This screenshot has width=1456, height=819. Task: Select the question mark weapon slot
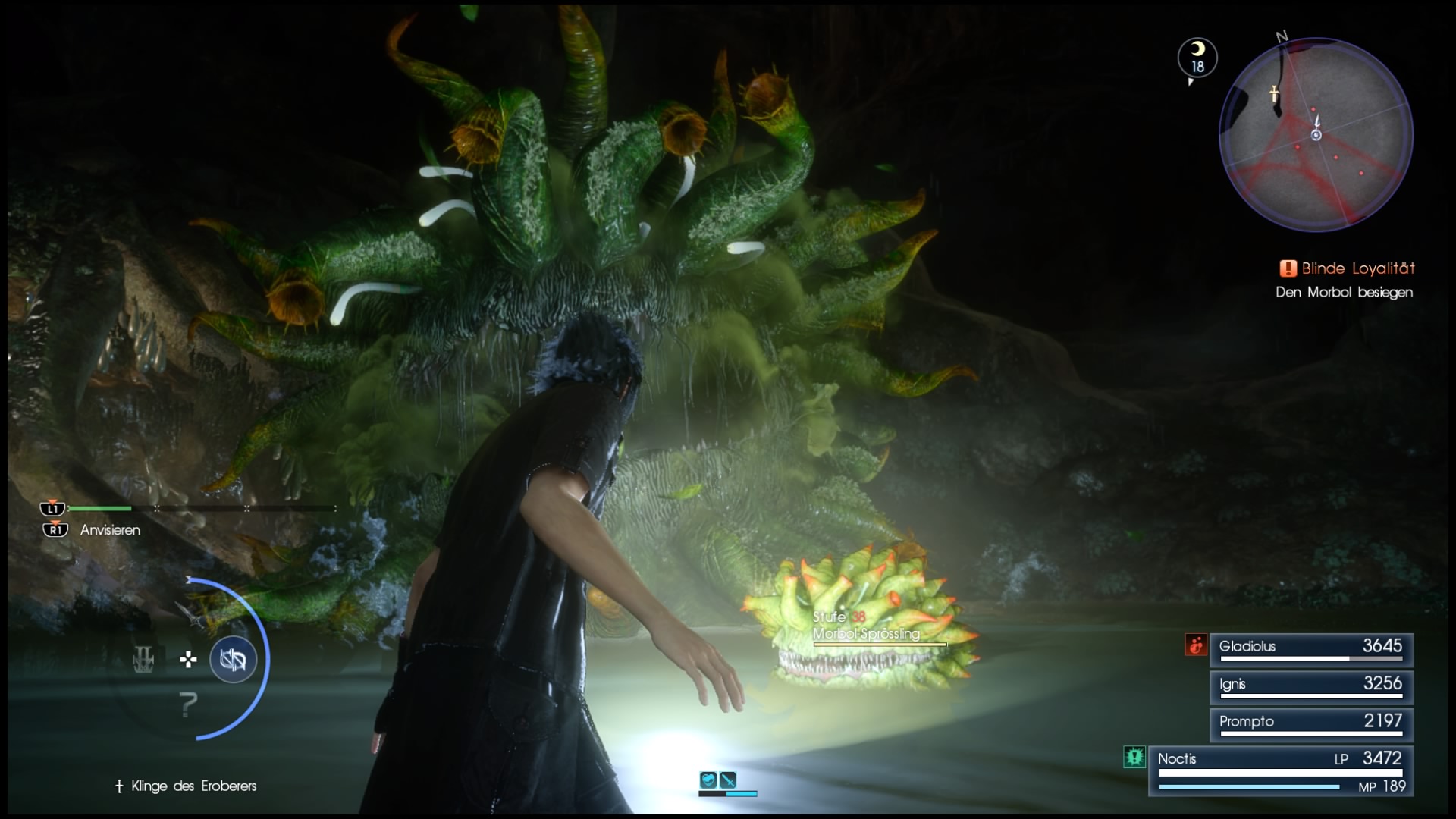[189, 705]
